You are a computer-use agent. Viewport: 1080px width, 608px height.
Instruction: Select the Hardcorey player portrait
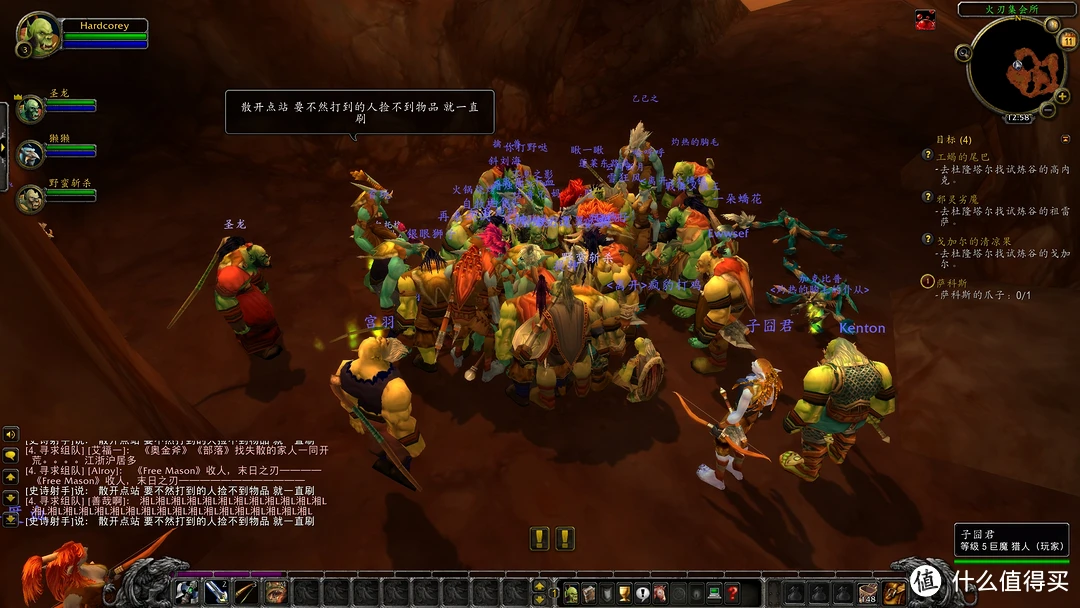click(37, 34)
